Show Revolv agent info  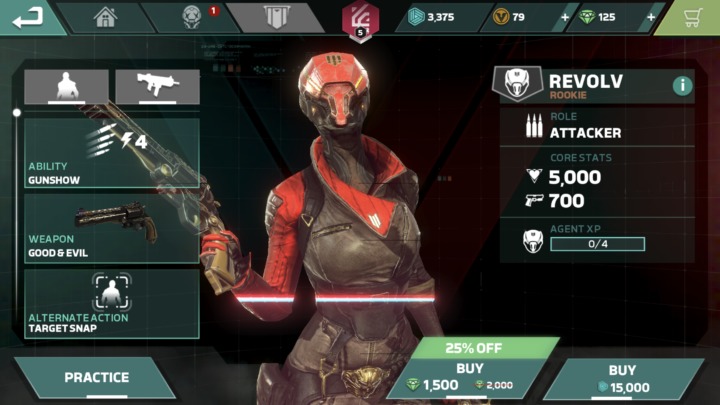[x=683, y=85]
